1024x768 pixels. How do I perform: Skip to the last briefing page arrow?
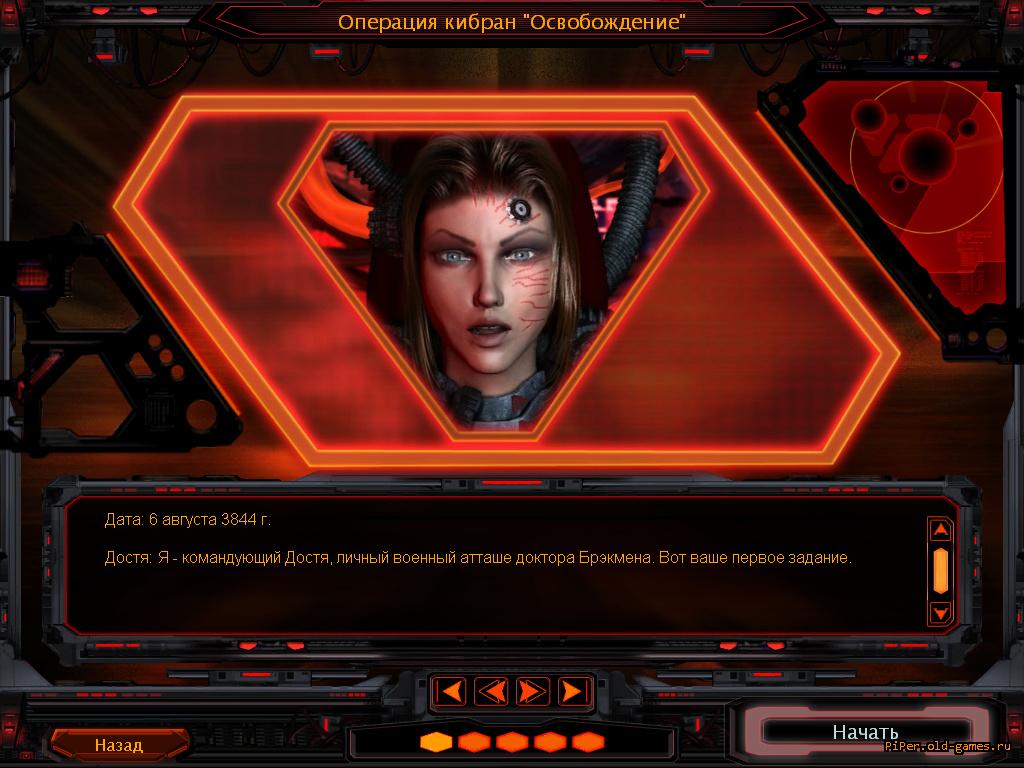click(x=571, y=691)
